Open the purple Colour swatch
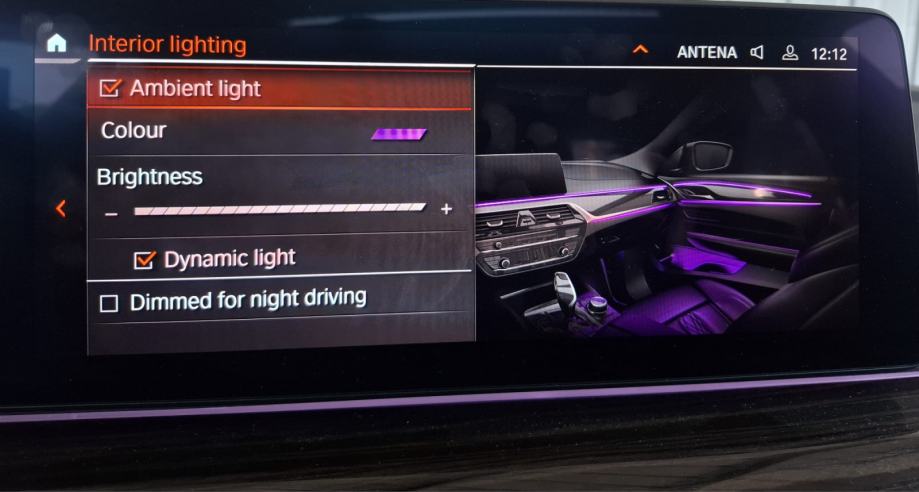The height and width of the screenshot is (492, 919). point(399,133)
